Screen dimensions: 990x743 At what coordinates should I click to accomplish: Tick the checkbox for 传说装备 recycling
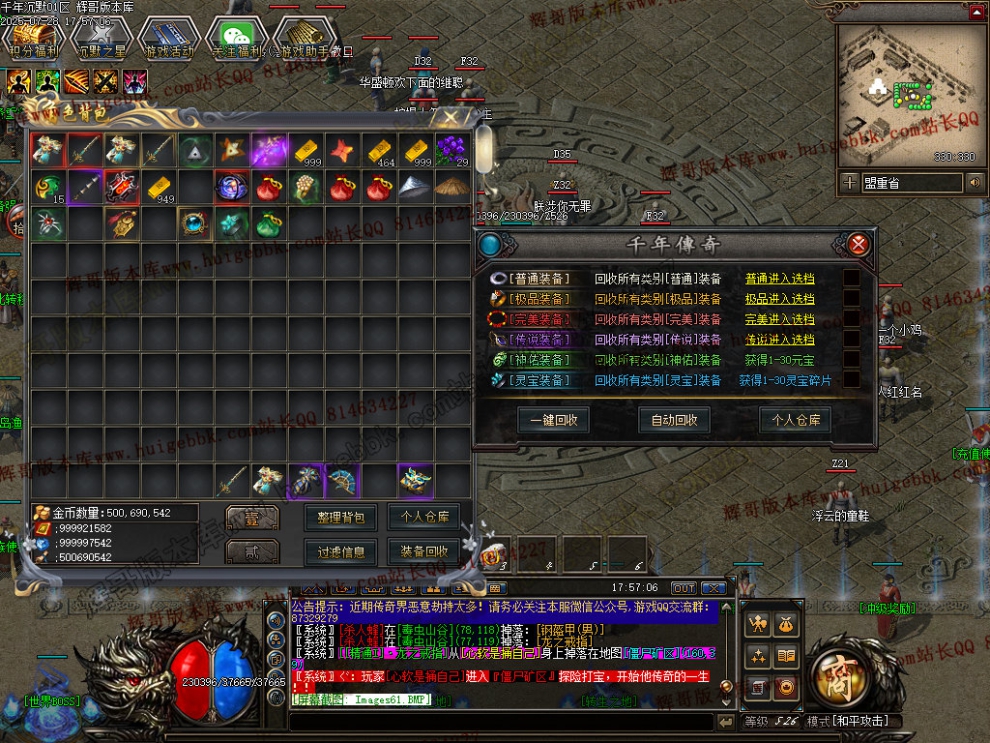851,340
